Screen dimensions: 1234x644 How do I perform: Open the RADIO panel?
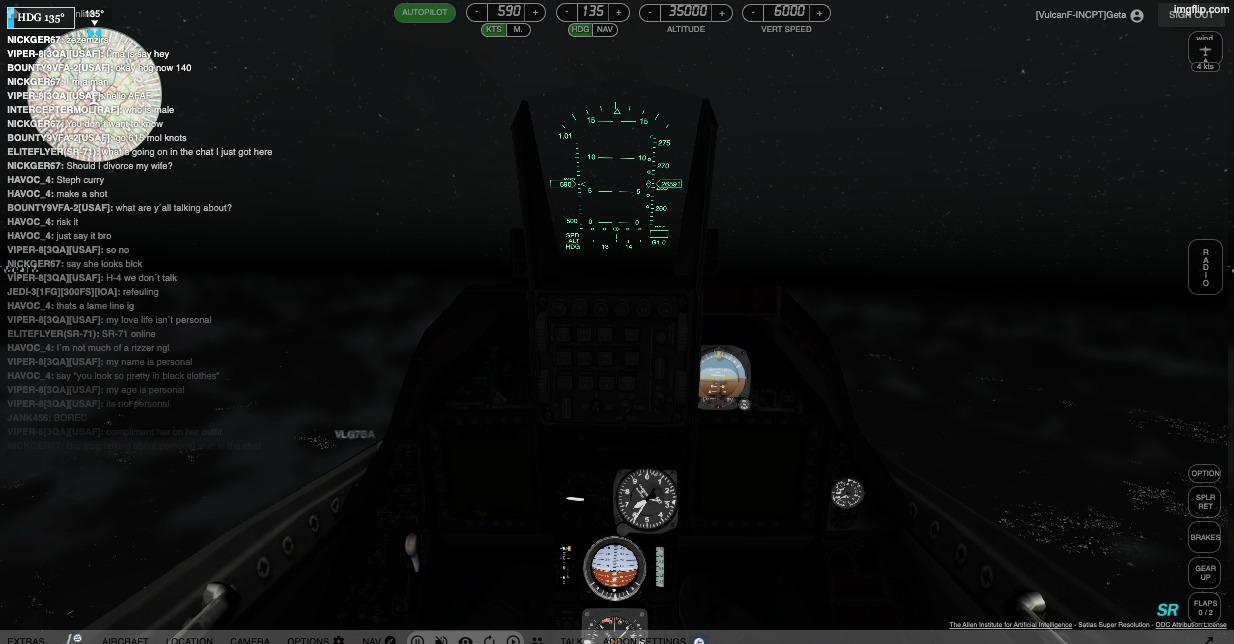coord(1205,268)
